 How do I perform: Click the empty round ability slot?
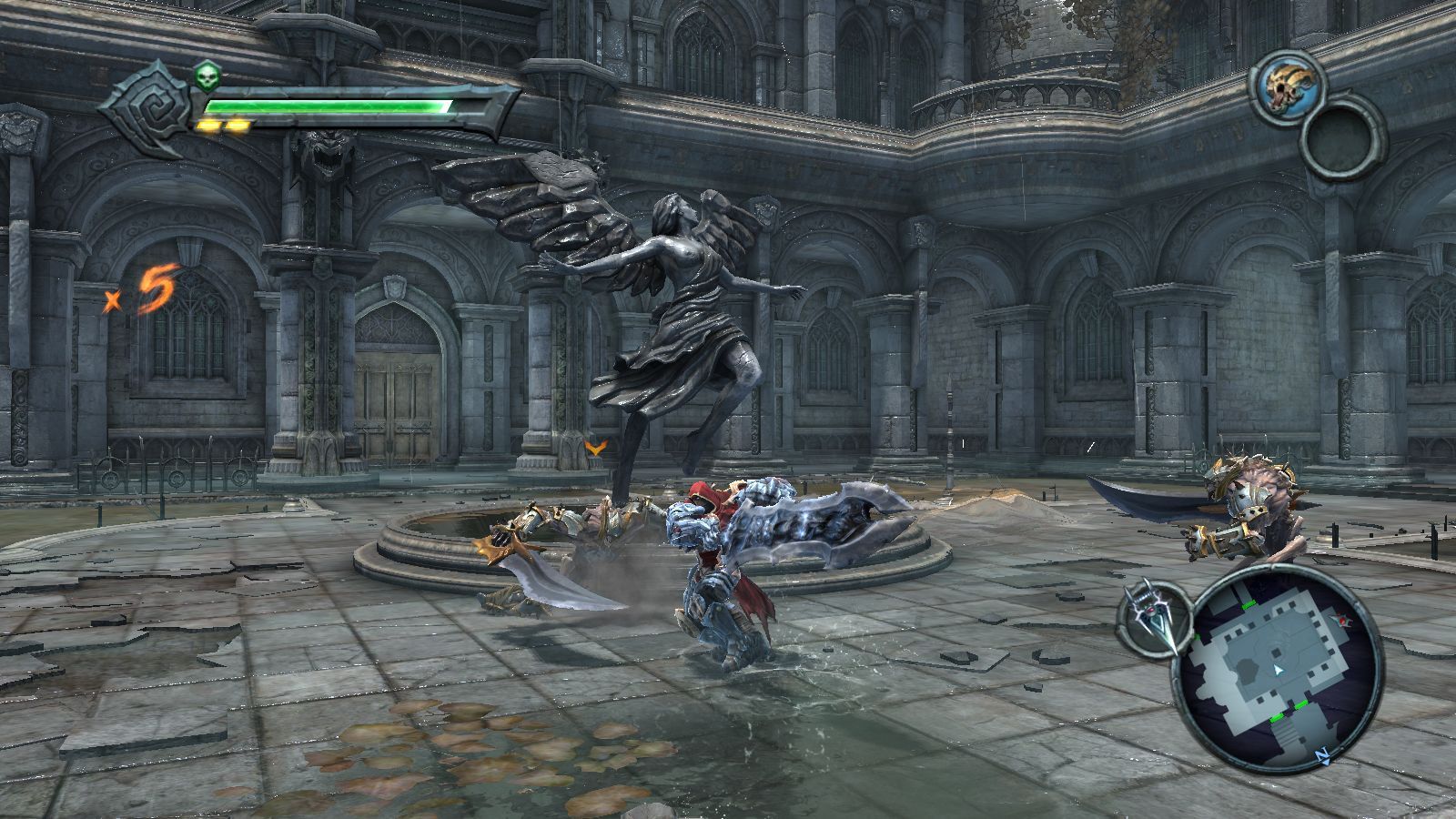click(x=1342, y=141)
